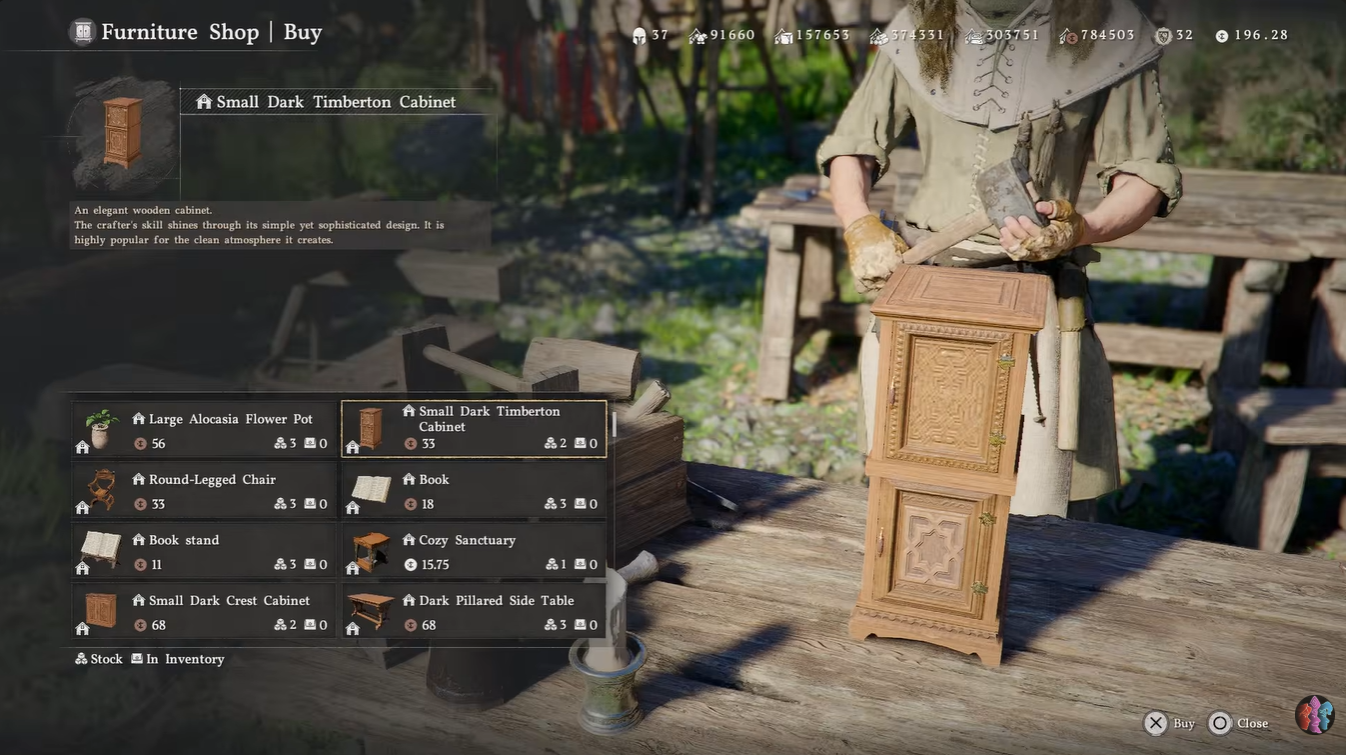Select the Cozy Sanctuary shop entry
This screenshot has height=755, width=1346.
pos(473,551)
